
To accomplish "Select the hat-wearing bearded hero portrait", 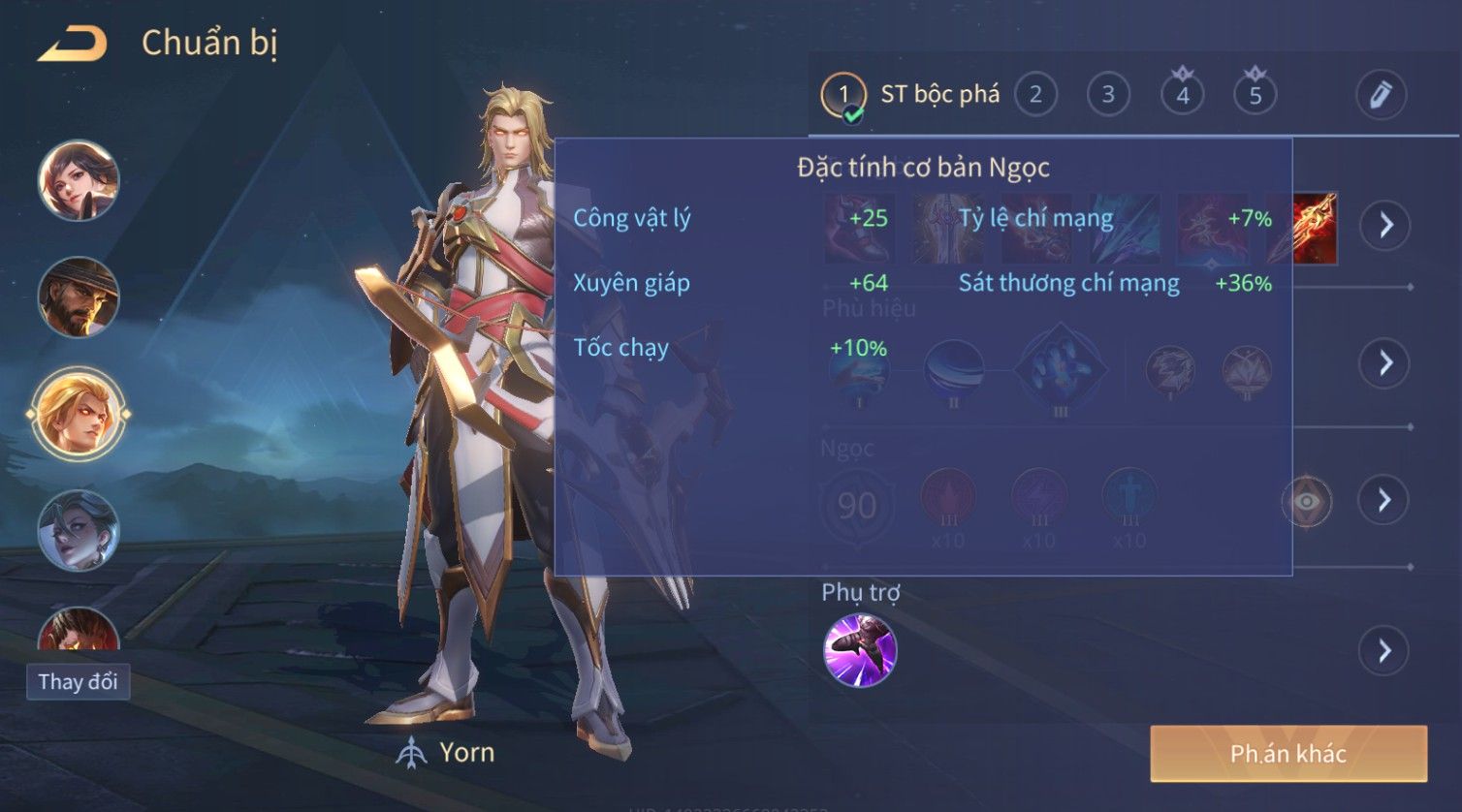I will click(x=79, y=297).
